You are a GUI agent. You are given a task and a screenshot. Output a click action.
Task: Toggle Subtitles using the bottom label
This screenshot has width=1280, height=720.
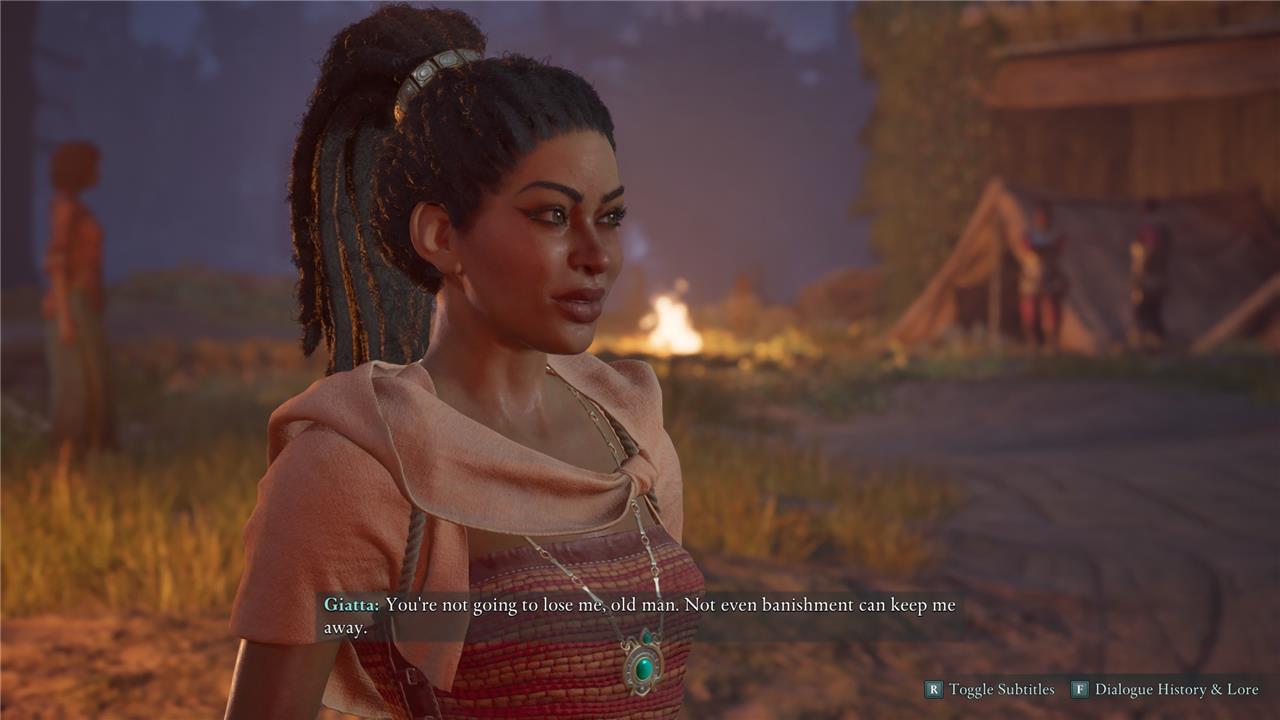point(1000,689)
